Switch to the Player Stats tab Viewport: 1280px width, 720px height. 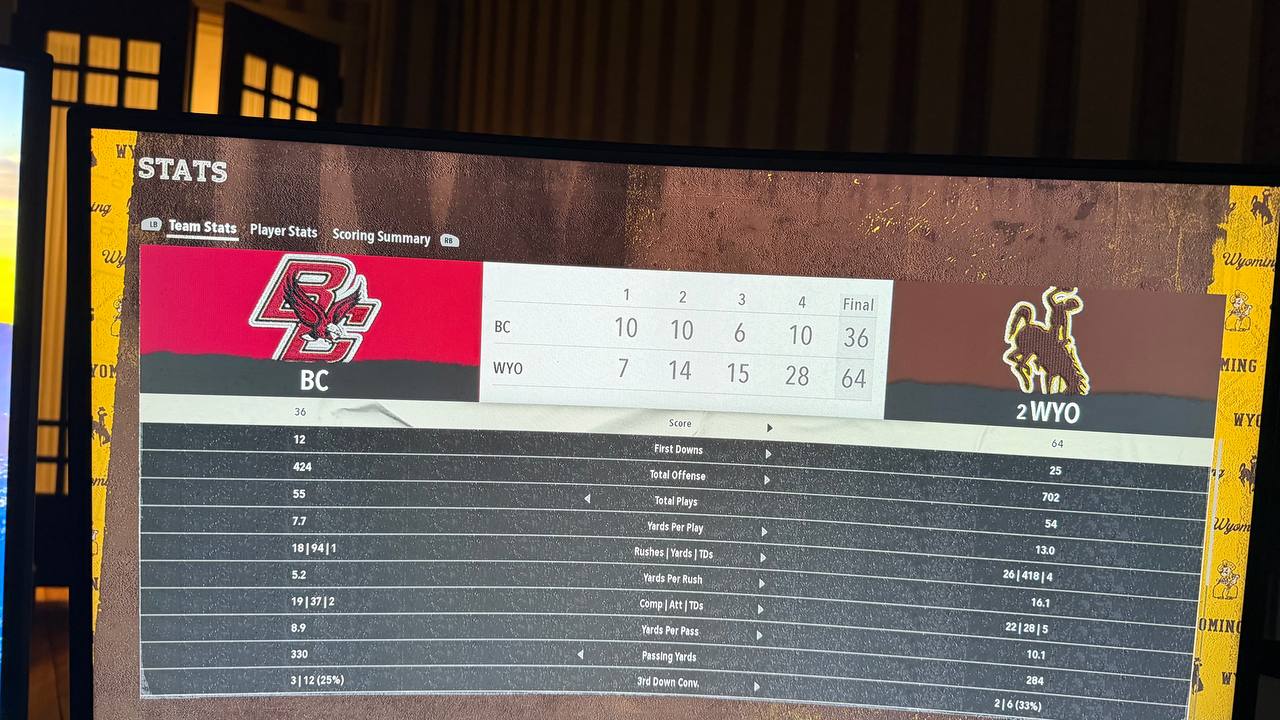(284, 231)
